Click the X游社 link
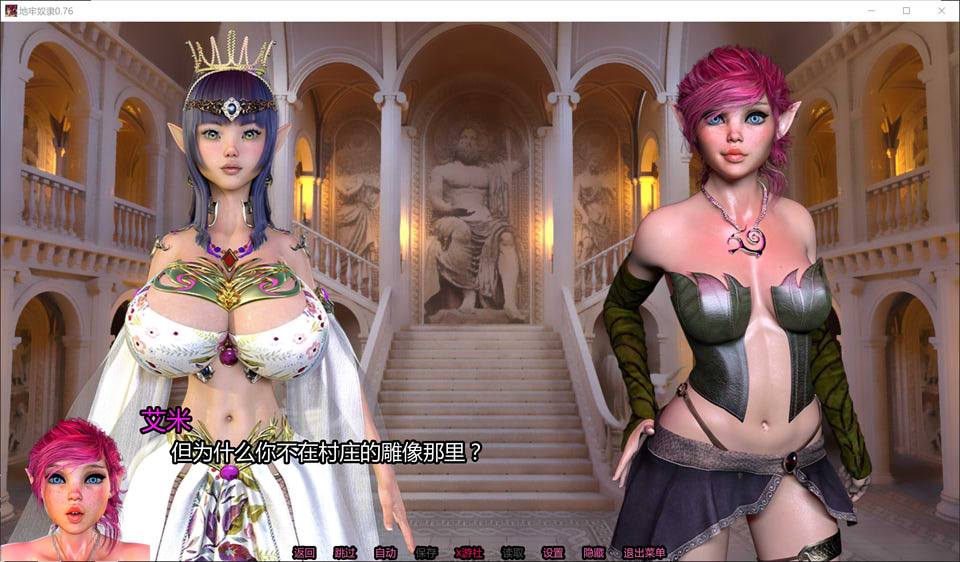This screenshot has height=562, width=960. pyautogui.click(x=468, y=552)
